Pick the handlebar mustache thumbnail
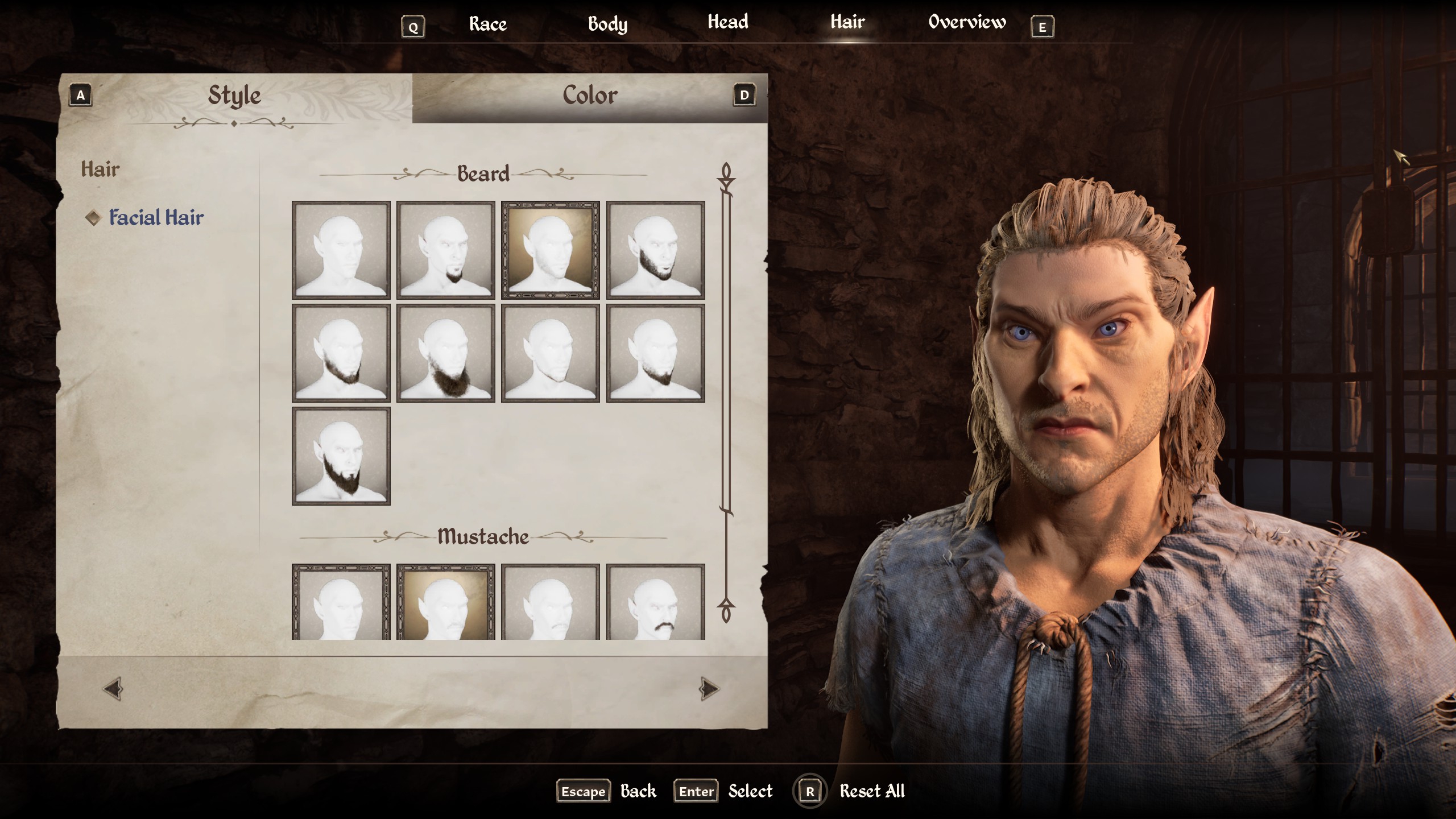 [655, 602]
